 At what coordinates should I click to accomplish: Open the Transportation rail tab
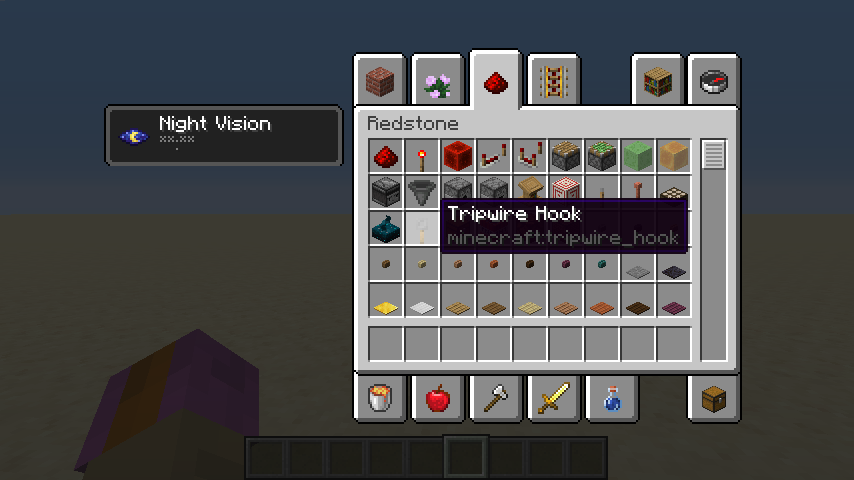[x=553, y=82]
